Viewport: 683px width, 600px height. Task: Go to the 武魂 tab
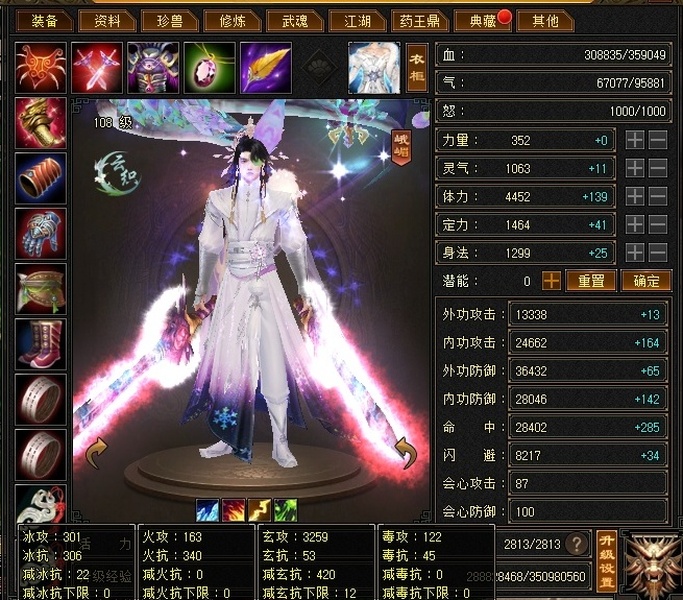(x=296, y=21)
